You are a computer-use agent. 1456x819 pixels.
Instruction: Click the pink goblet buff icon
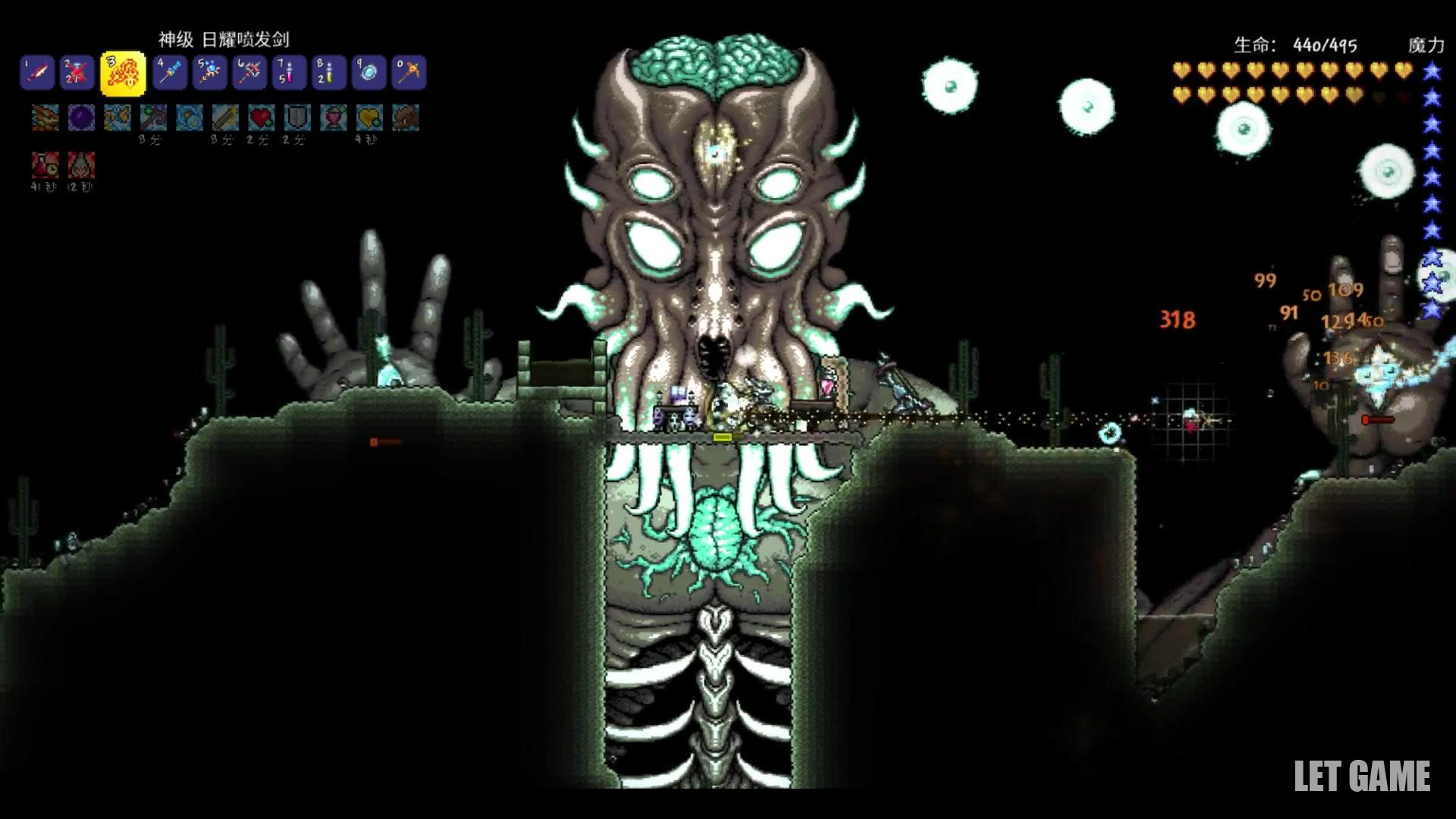333,118
